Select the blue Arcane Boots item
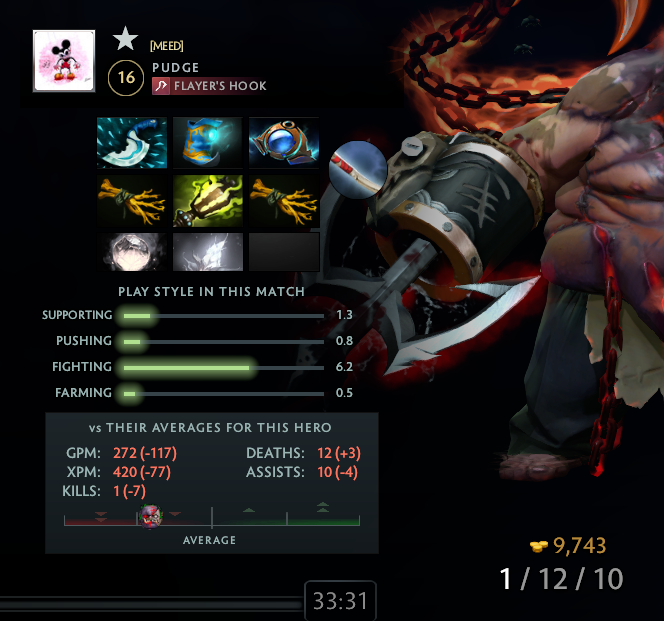Viewport: 664px width, 621px height. (x=208, y=142)
